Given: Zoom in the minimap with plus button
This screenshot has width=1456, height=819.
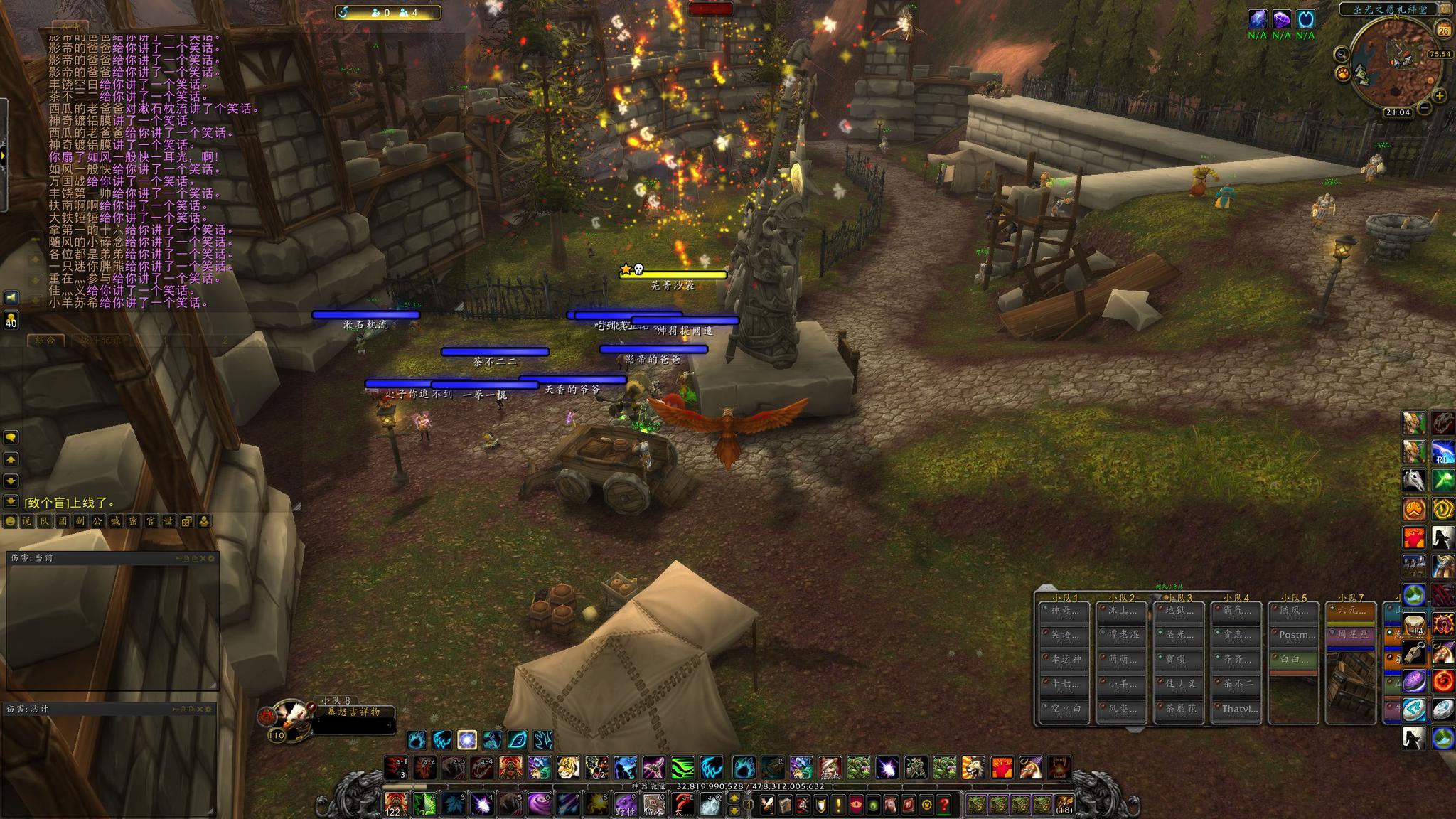Looking at the screenshot, I should point(1440,95).
